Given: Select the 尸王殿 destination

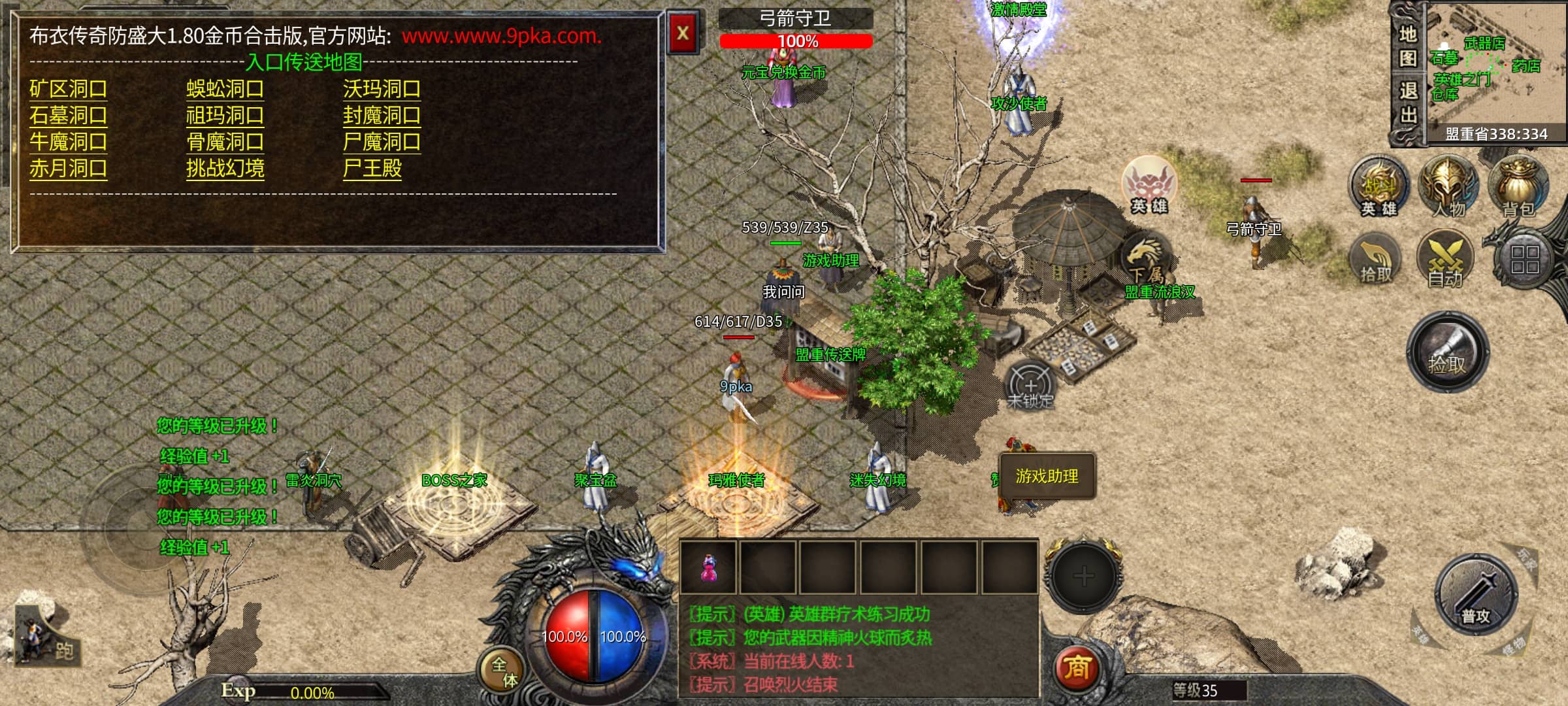Looking at the screenshot, I should point(372,169).
